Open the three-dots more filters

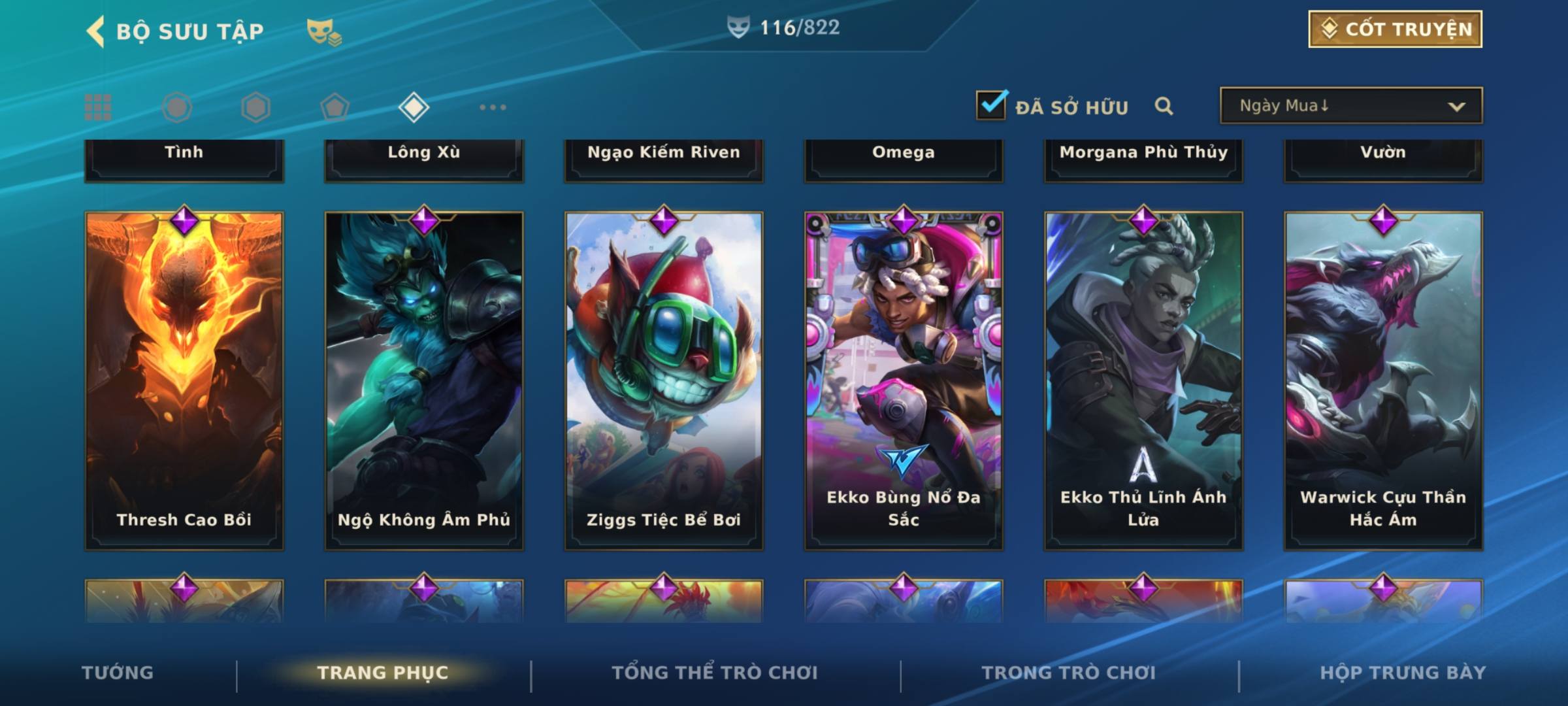point(493,107)
